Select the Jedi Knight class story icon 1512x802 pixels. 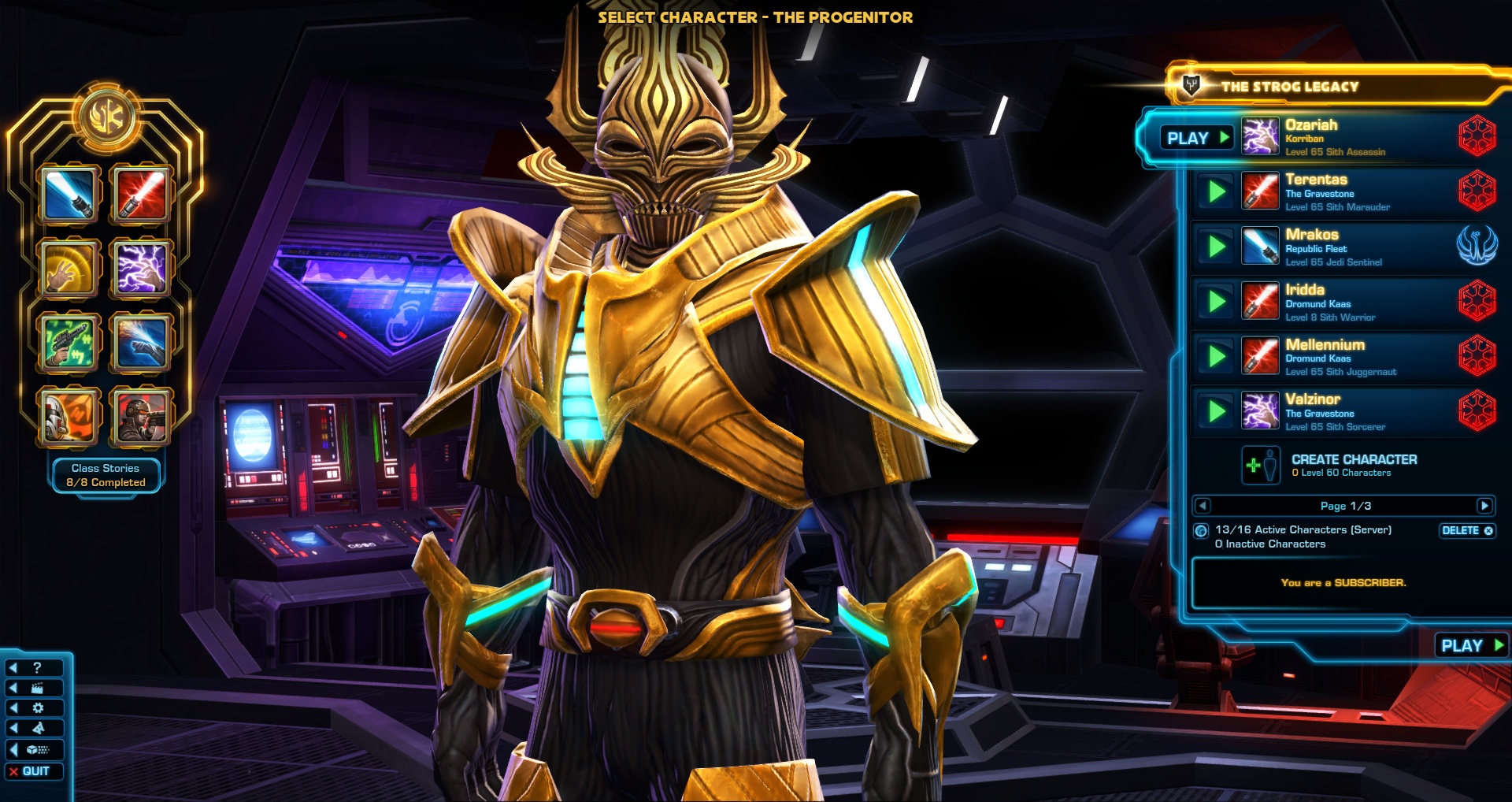69,195
